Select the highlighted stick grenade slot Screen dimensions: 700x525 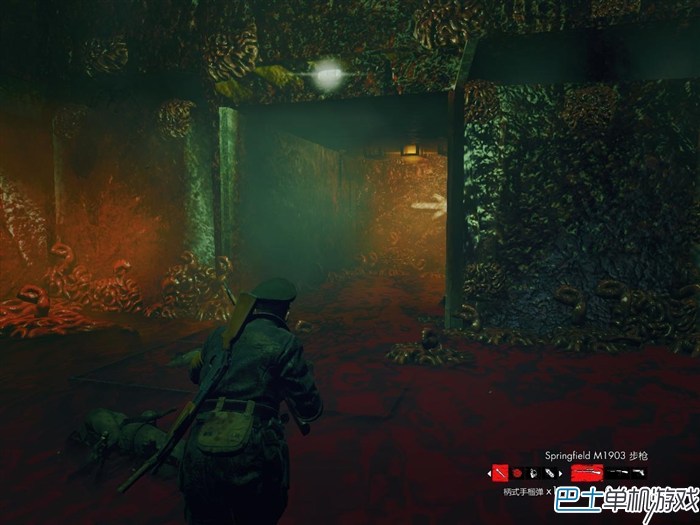click(x=500, y=472)
